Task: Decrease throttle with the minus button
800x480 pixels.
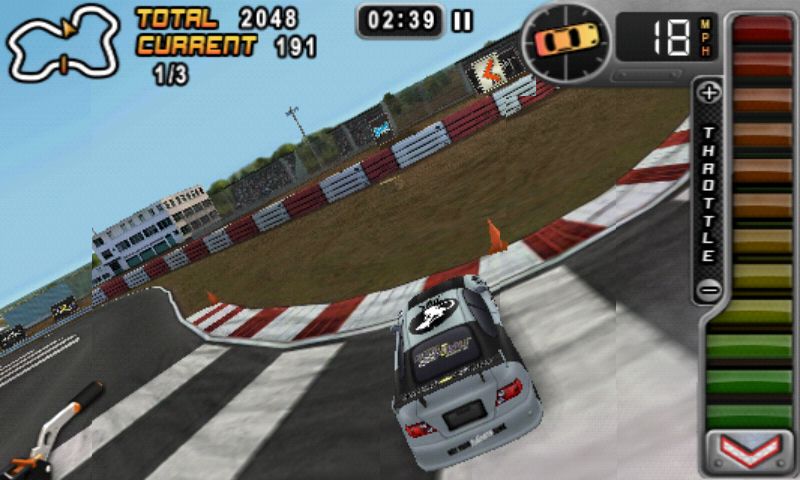Action: point(709,290)
